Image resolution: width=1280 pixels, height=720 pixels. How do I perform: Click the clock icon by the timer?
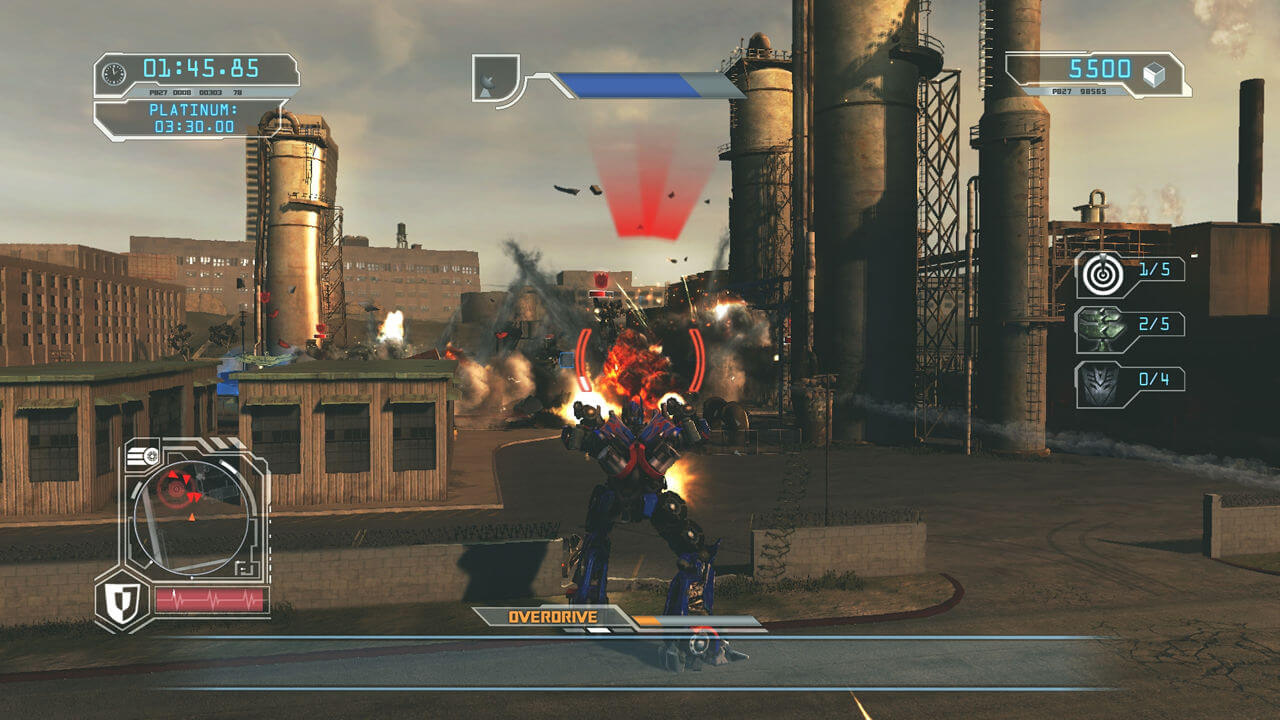[x=114, y=73]
